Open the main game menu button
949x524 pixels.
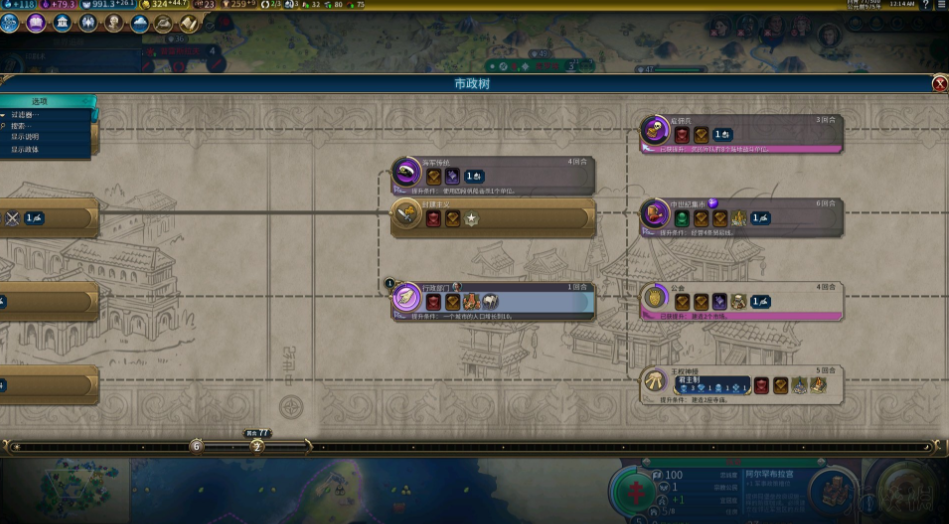pos(941,5)
